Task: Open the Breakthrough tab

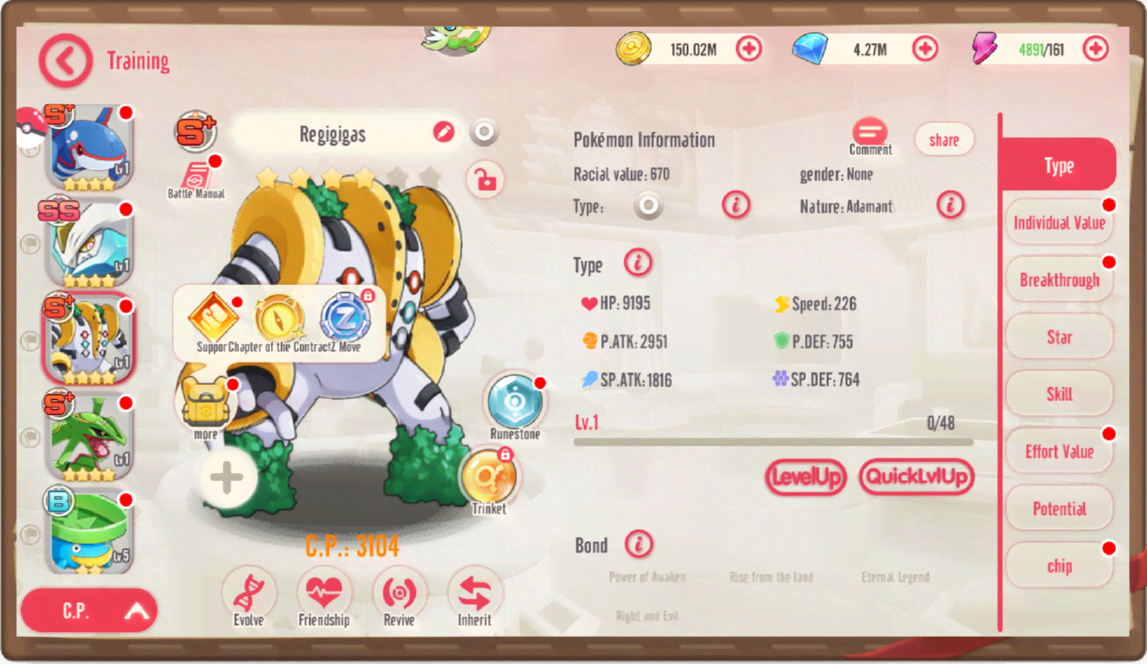Action: 1059,280
